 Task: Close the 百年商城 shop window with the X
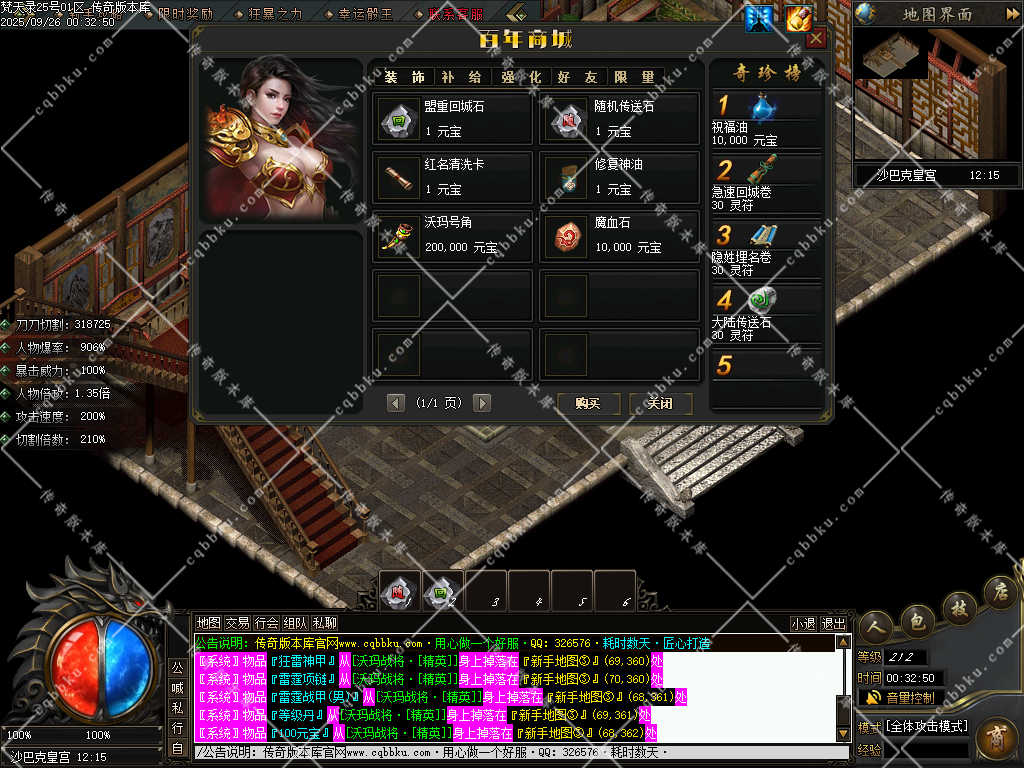pos(816,39)
